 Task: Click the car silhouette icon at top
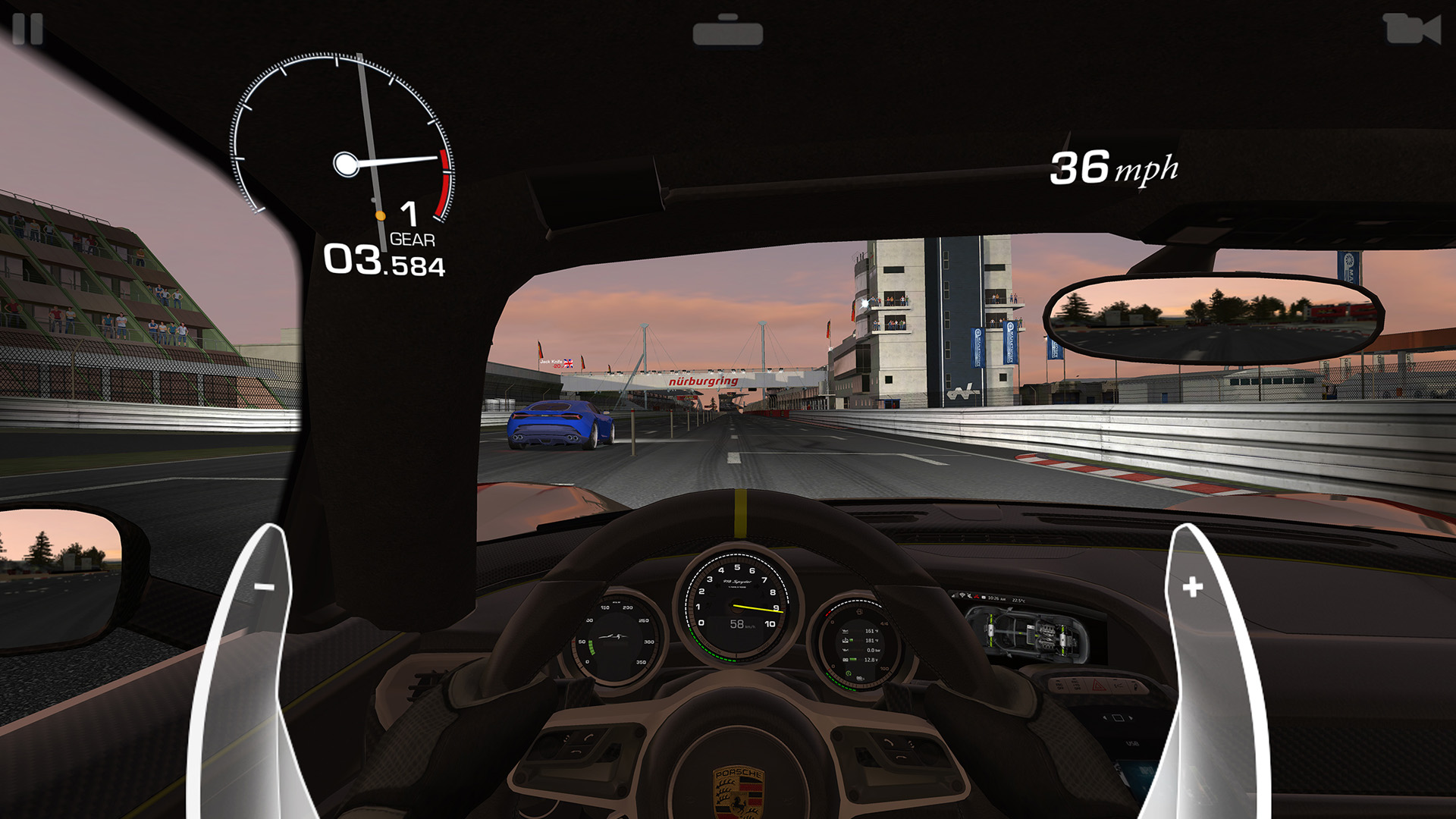(727, 31)
